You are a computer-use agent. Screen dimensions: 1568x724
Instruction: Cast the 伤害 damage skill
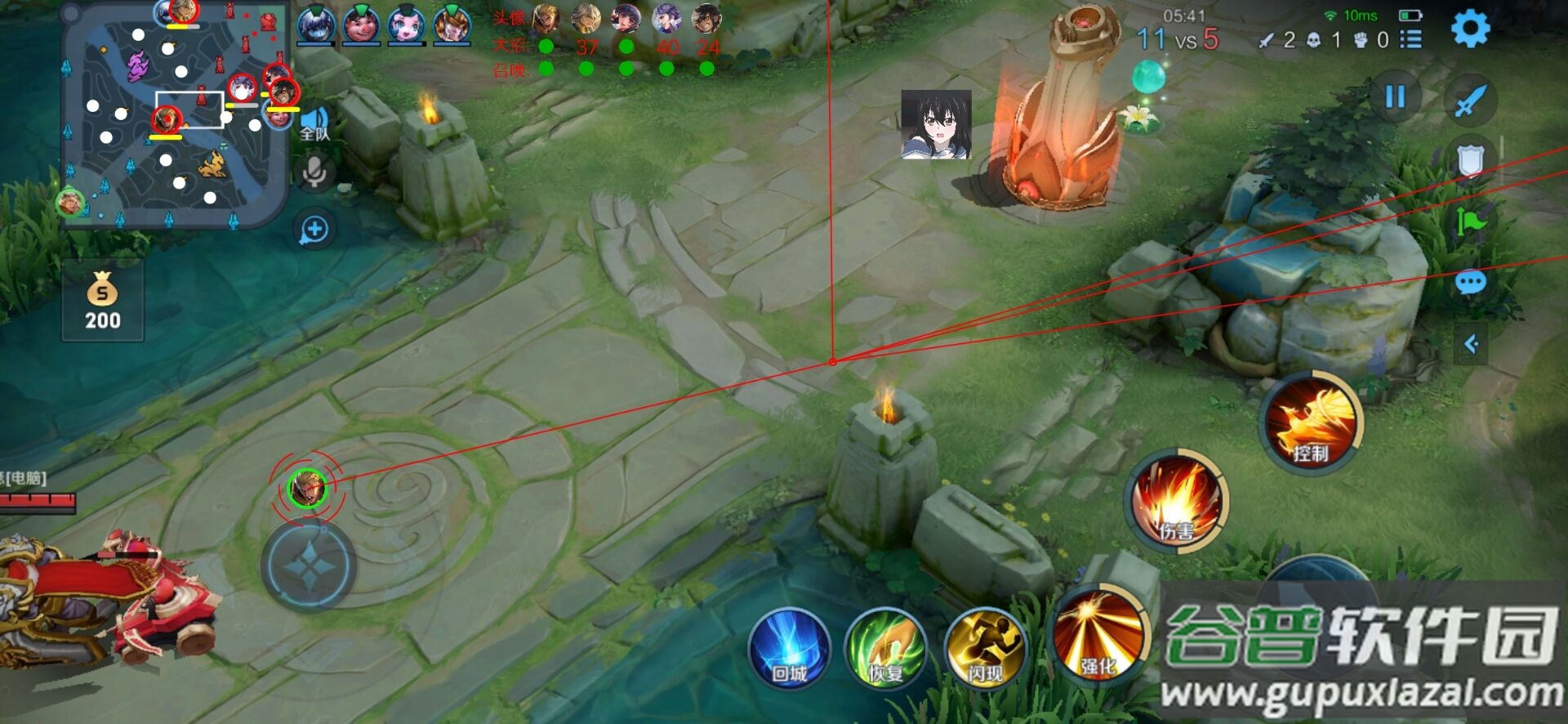coord(1176,500)
